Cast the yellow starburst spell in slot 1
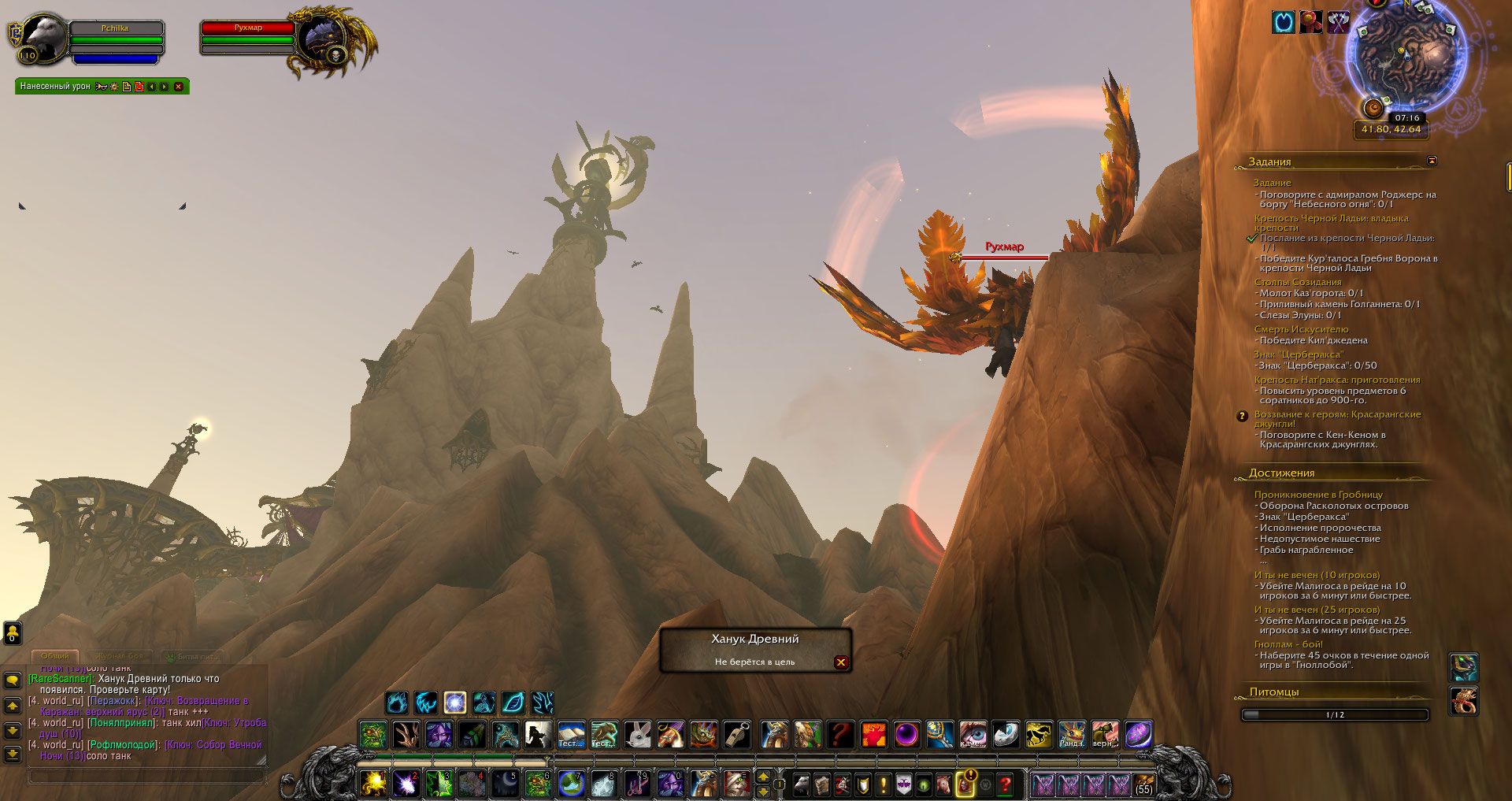The image size is (1512, 801). [x=373, y=784]
